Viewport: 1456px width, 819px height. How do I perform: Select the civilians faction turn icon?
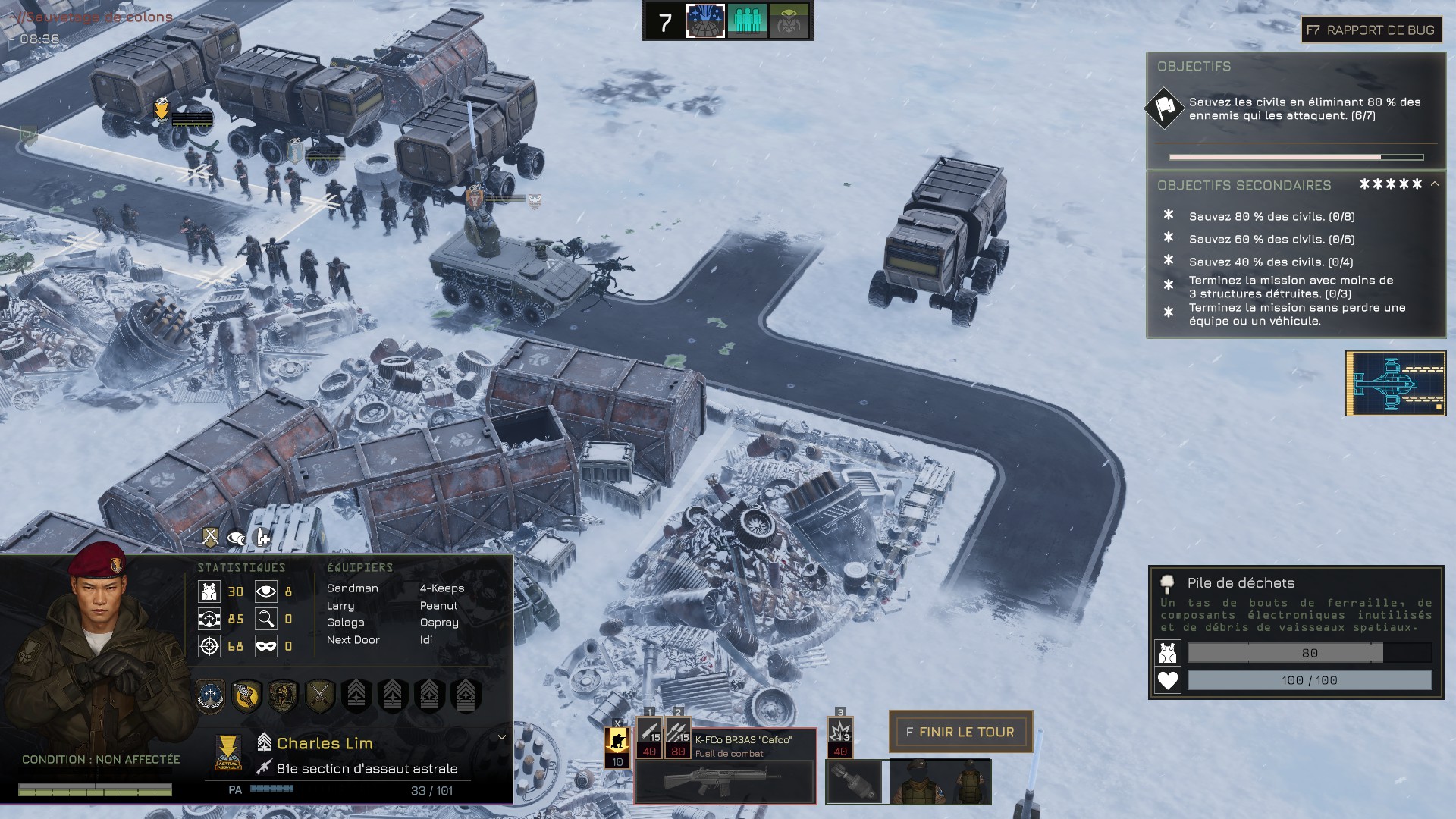[747, 21]
